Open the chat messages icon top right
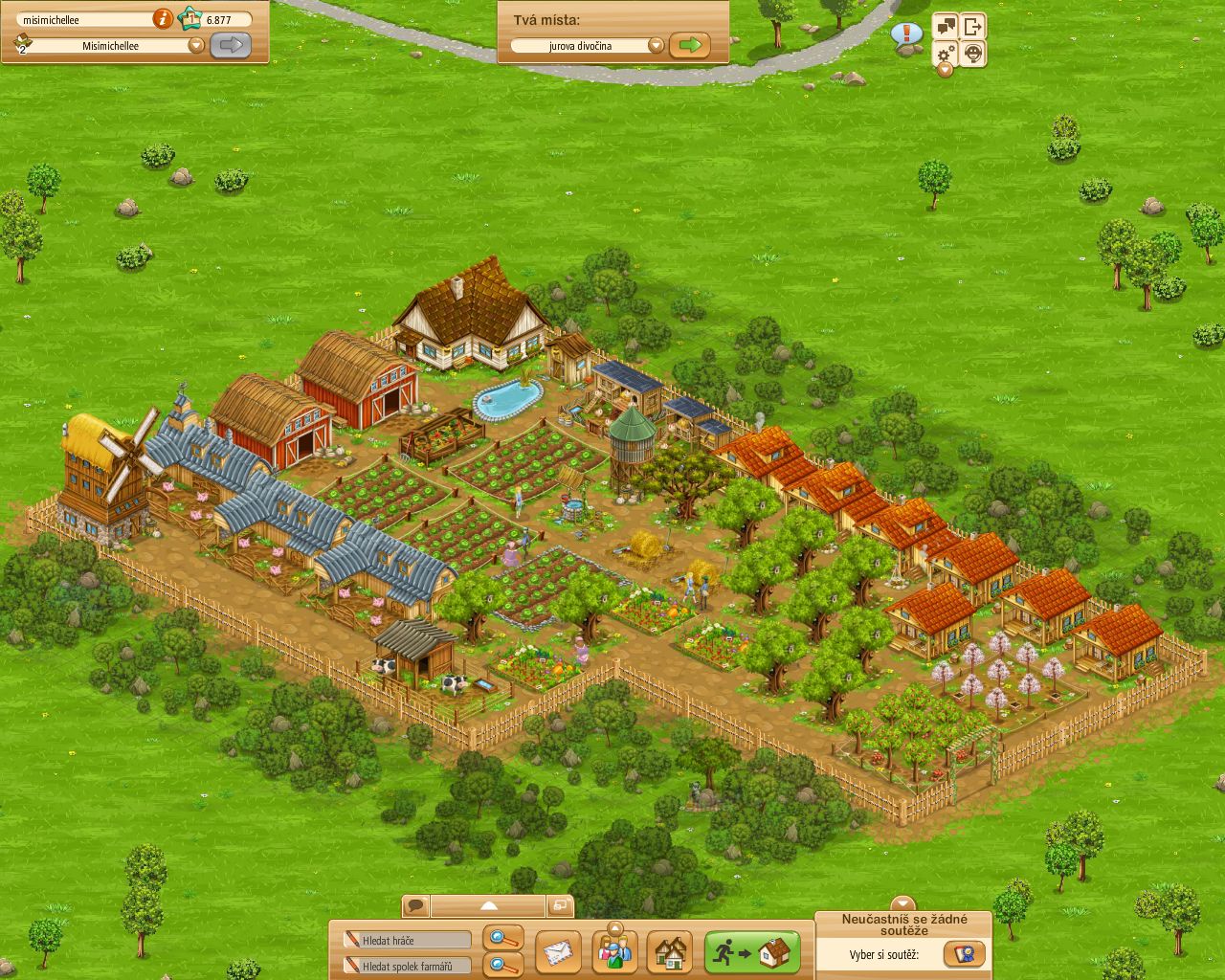Viewport: 1225px width, 980px height. [x=945, y=26]
